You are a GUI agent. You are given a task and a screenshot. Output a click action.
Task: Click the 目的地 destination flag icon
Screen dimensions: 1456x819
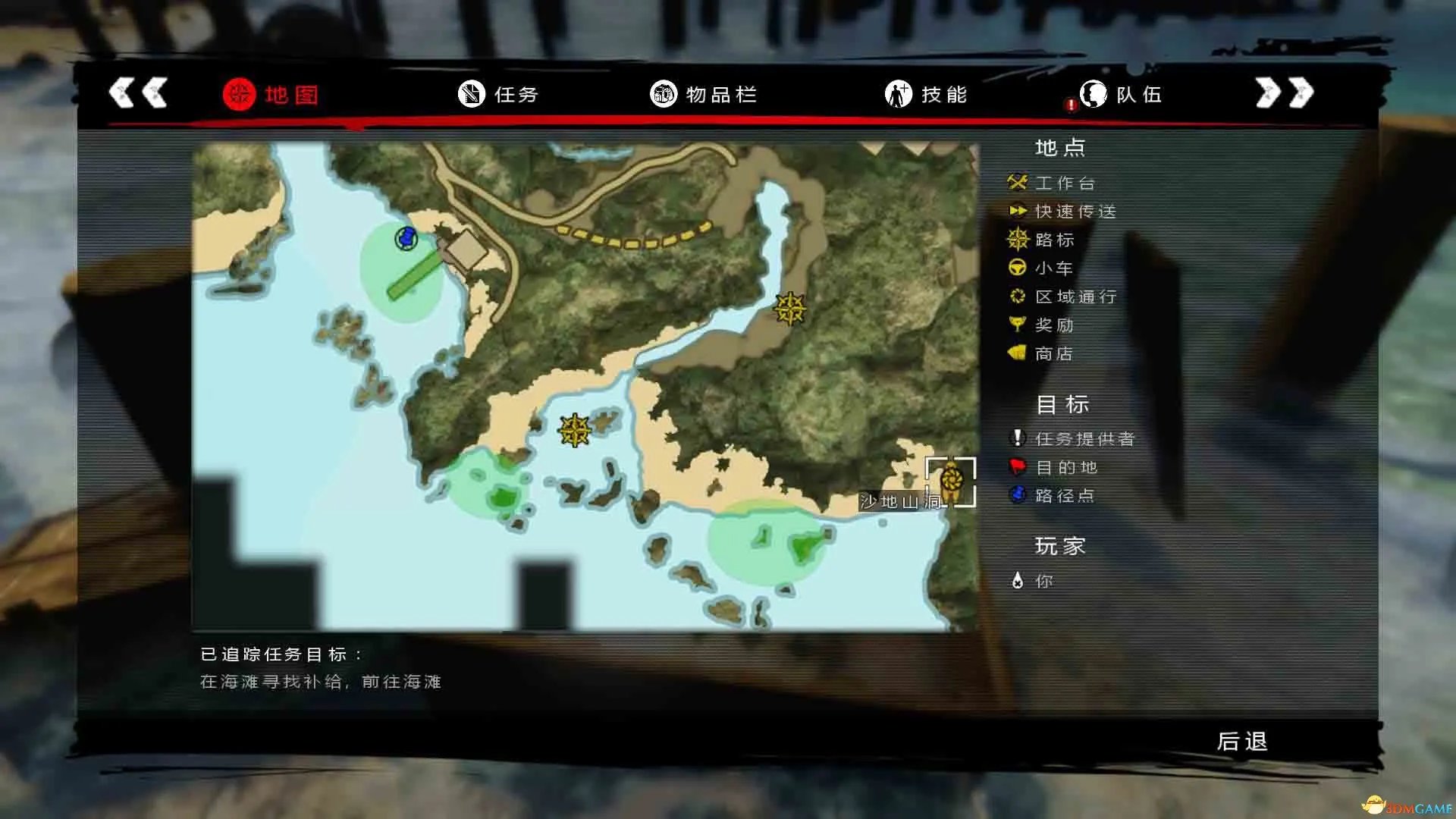(1018, 467)
